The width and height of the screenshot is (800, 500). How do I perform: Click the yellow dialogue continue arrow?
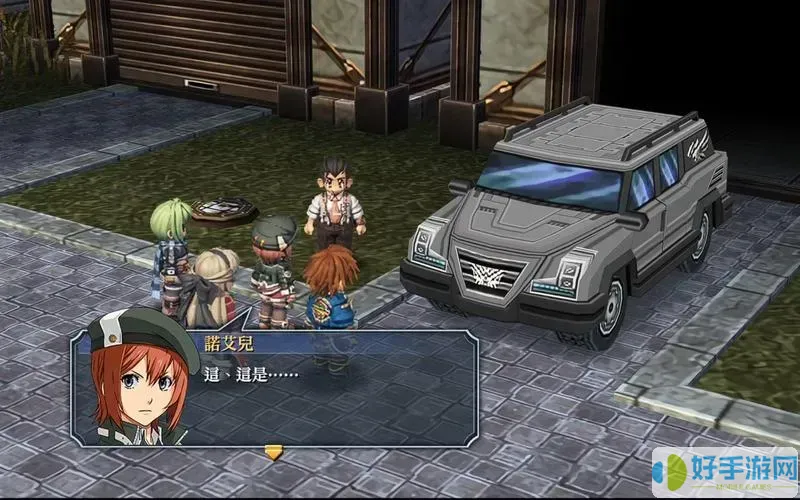[x=273, y=452]
